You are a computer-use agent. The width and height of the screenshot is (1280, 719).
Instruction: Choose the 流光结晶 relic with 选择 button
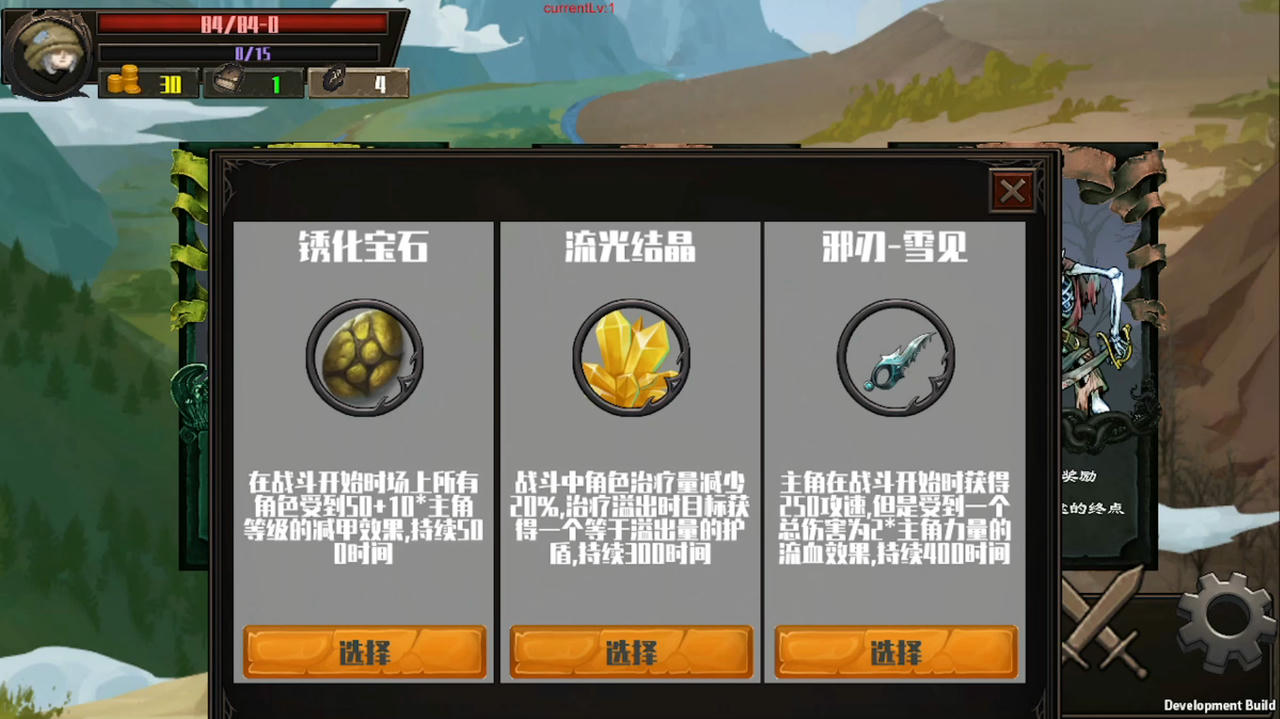631,652
